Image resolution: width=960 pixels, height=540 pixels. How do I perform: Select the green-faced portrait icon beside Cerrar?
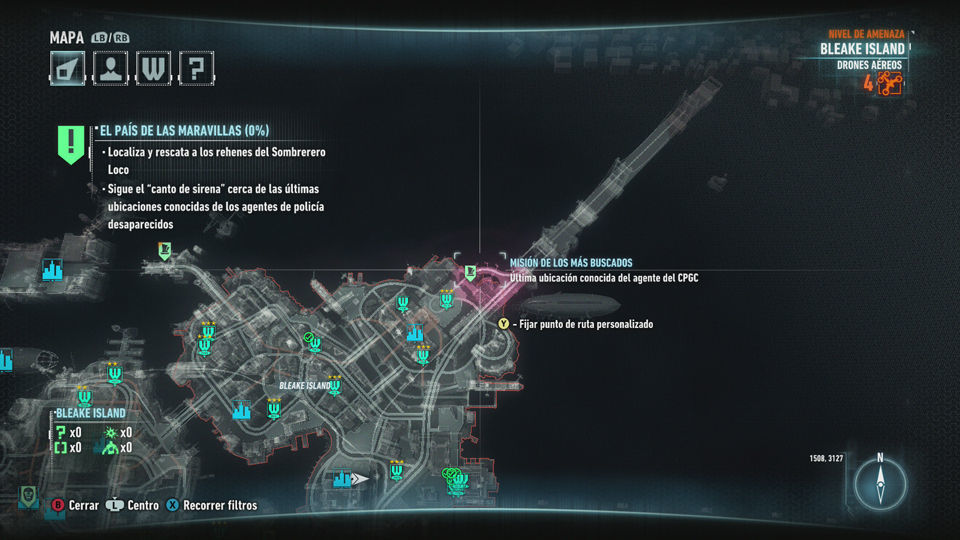pos(29,497)
